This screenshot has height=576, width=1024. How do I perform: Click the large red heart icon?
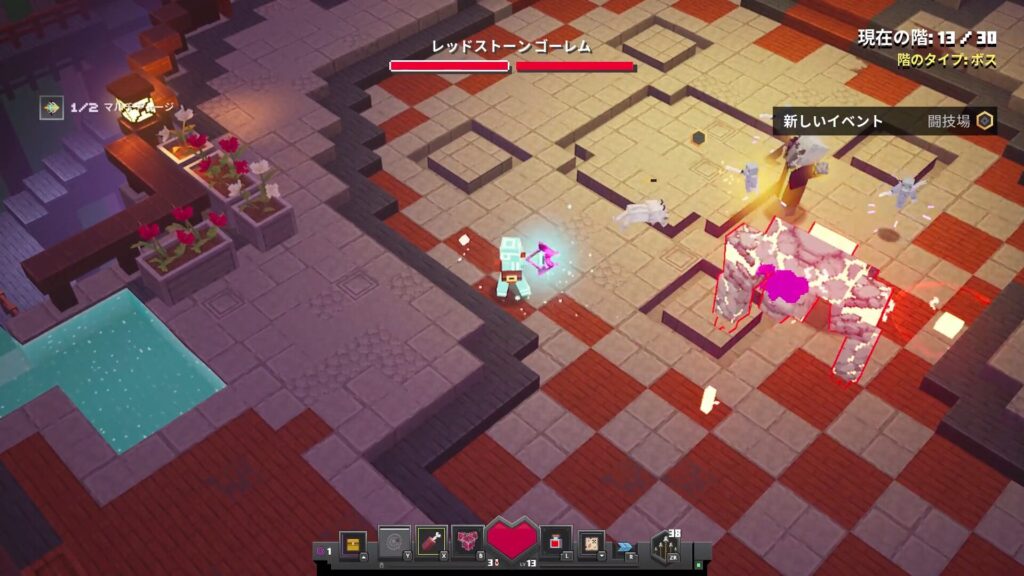[512, 540]
